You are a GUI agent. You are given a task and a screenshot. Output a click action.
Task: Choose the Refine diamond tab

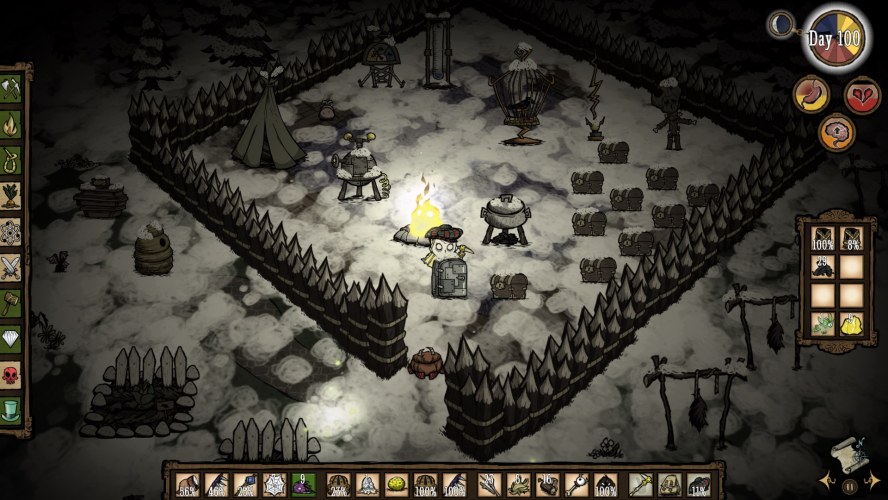[x=11, y=338]
